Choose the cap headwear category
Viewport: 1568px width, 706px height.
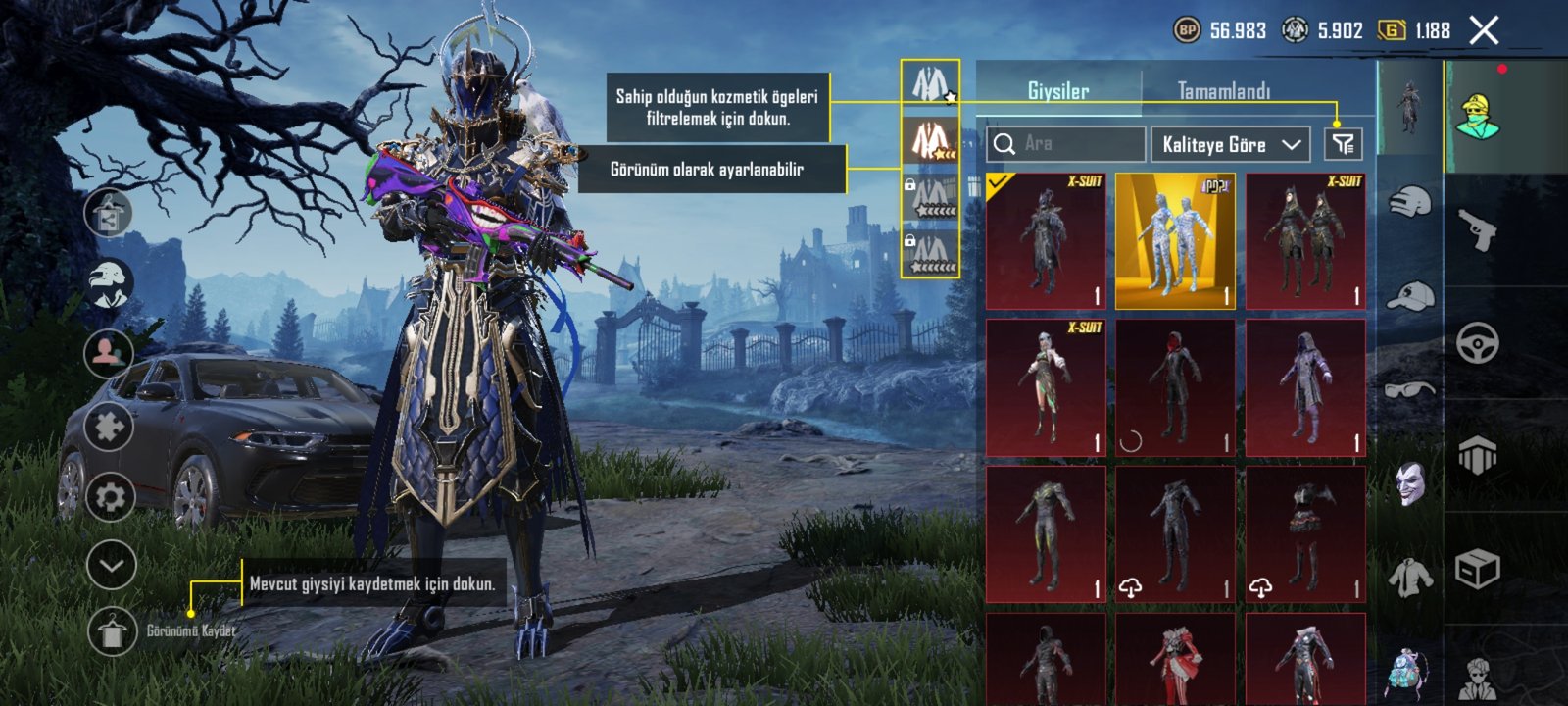(x=1409, y=295)
